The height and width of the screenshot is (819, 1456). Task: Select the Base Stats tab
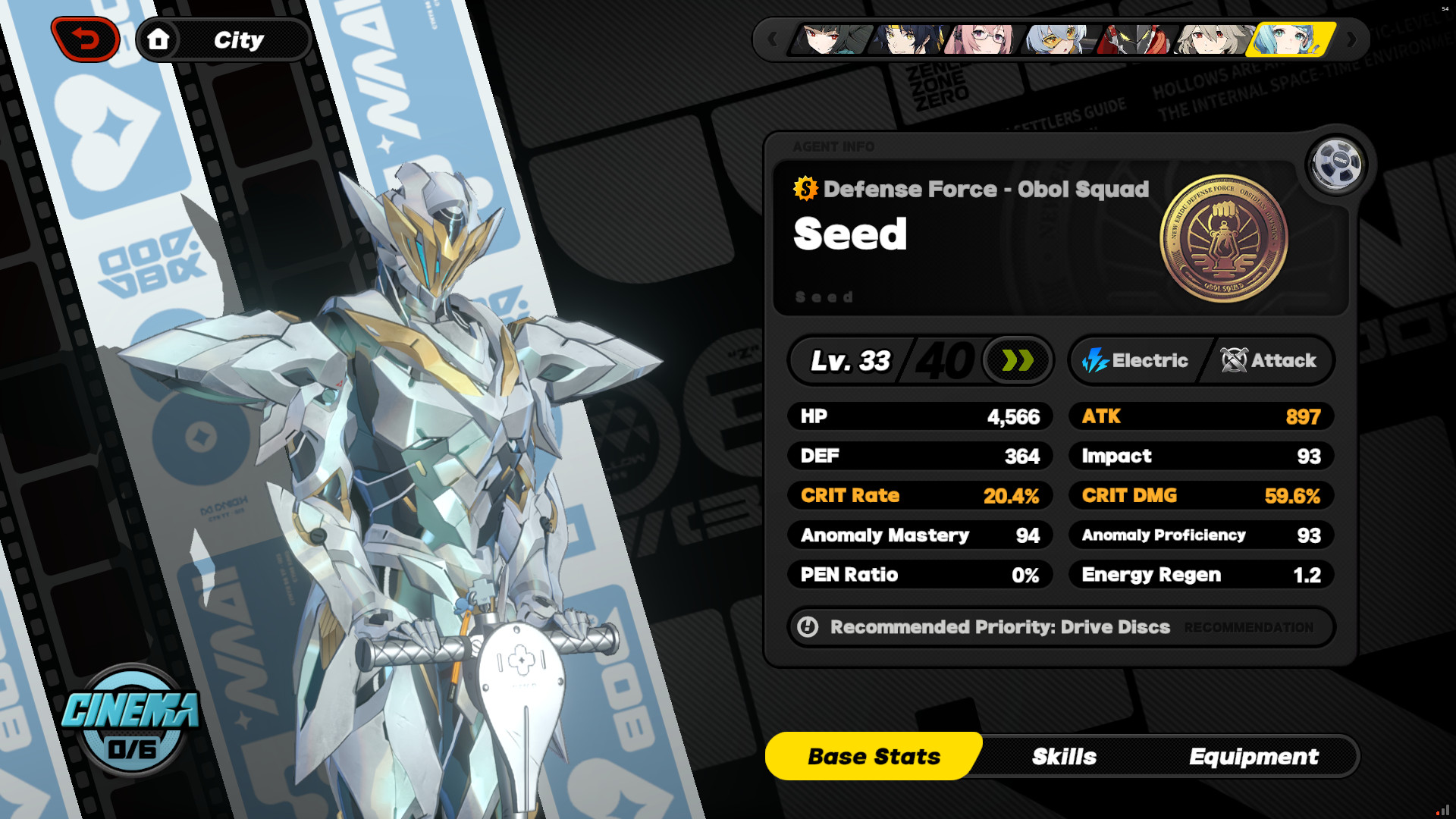(874, 756)
